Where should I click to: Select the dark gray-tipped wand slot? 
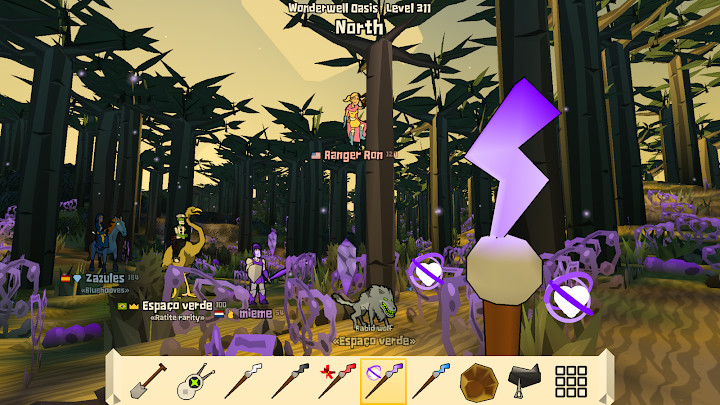(x=287, y=381)
